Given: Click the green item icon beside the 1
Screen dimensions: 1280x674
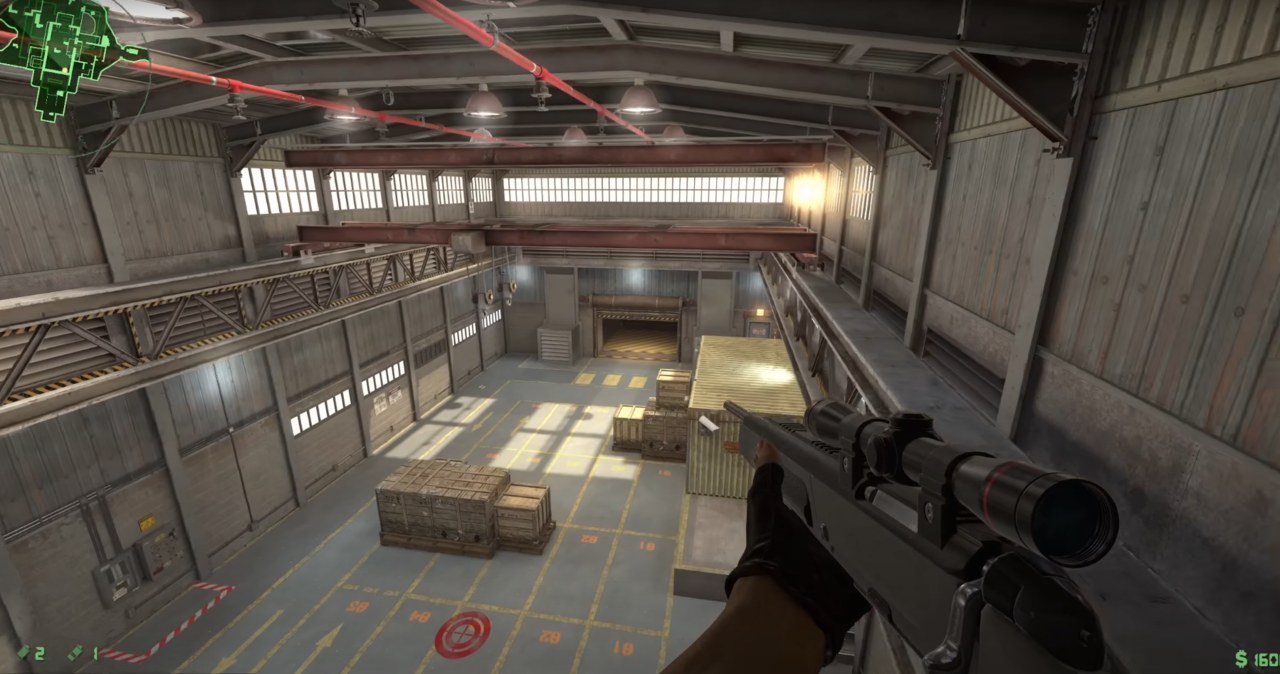Looking at the screenshot, I should 76,653.
